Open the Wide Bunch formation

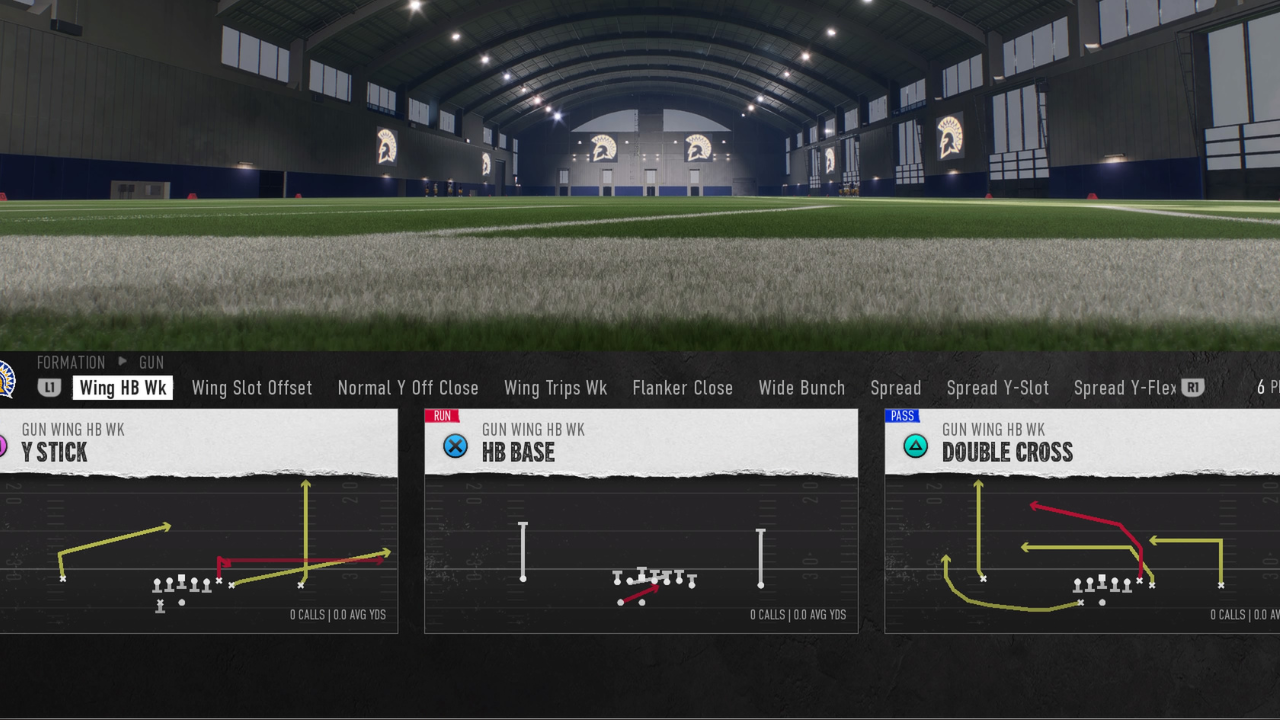[x=801, y=388]
